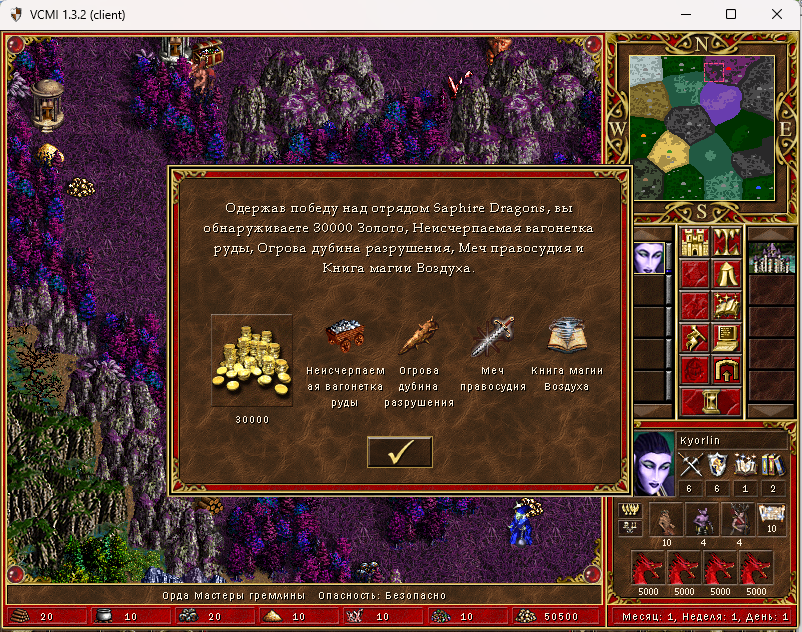Maximize the VCMI window
Image resolution: width=802 pixels, height=632 pixels.
[731, 14]
